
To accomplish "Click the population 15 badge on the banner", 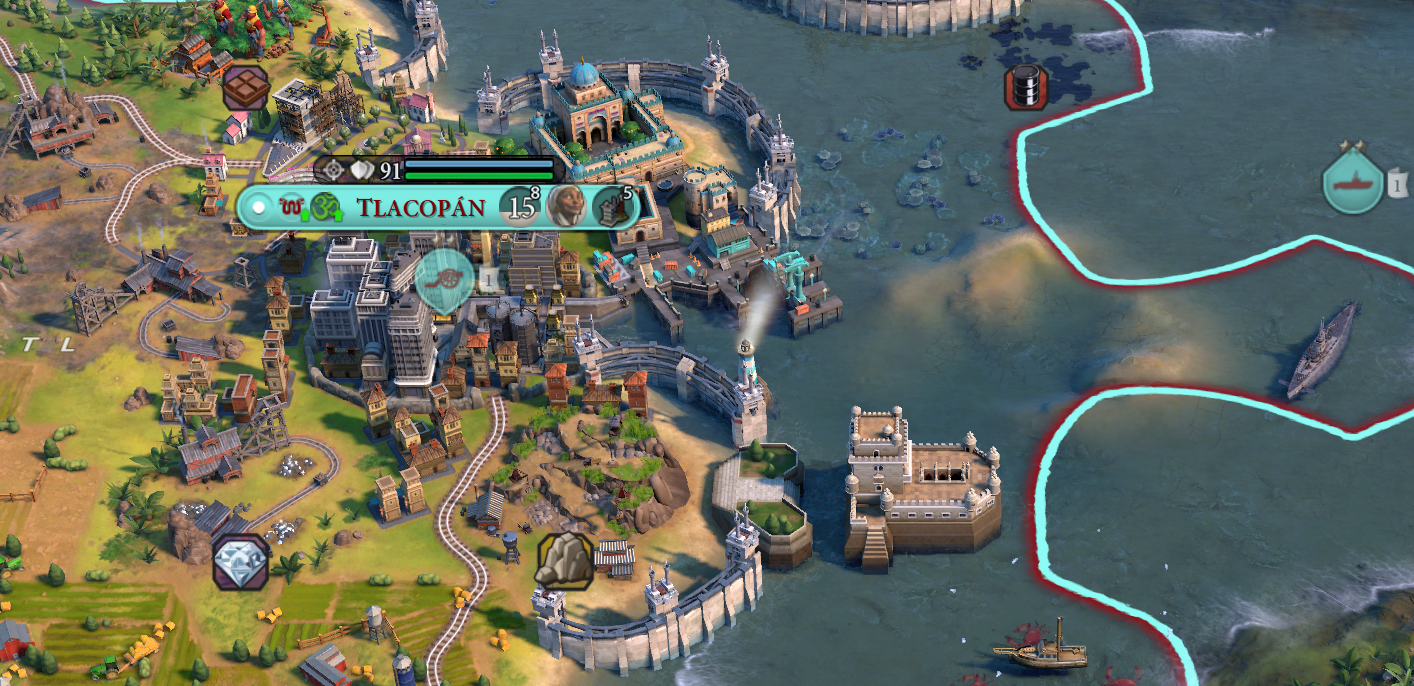I will (519, 207).
